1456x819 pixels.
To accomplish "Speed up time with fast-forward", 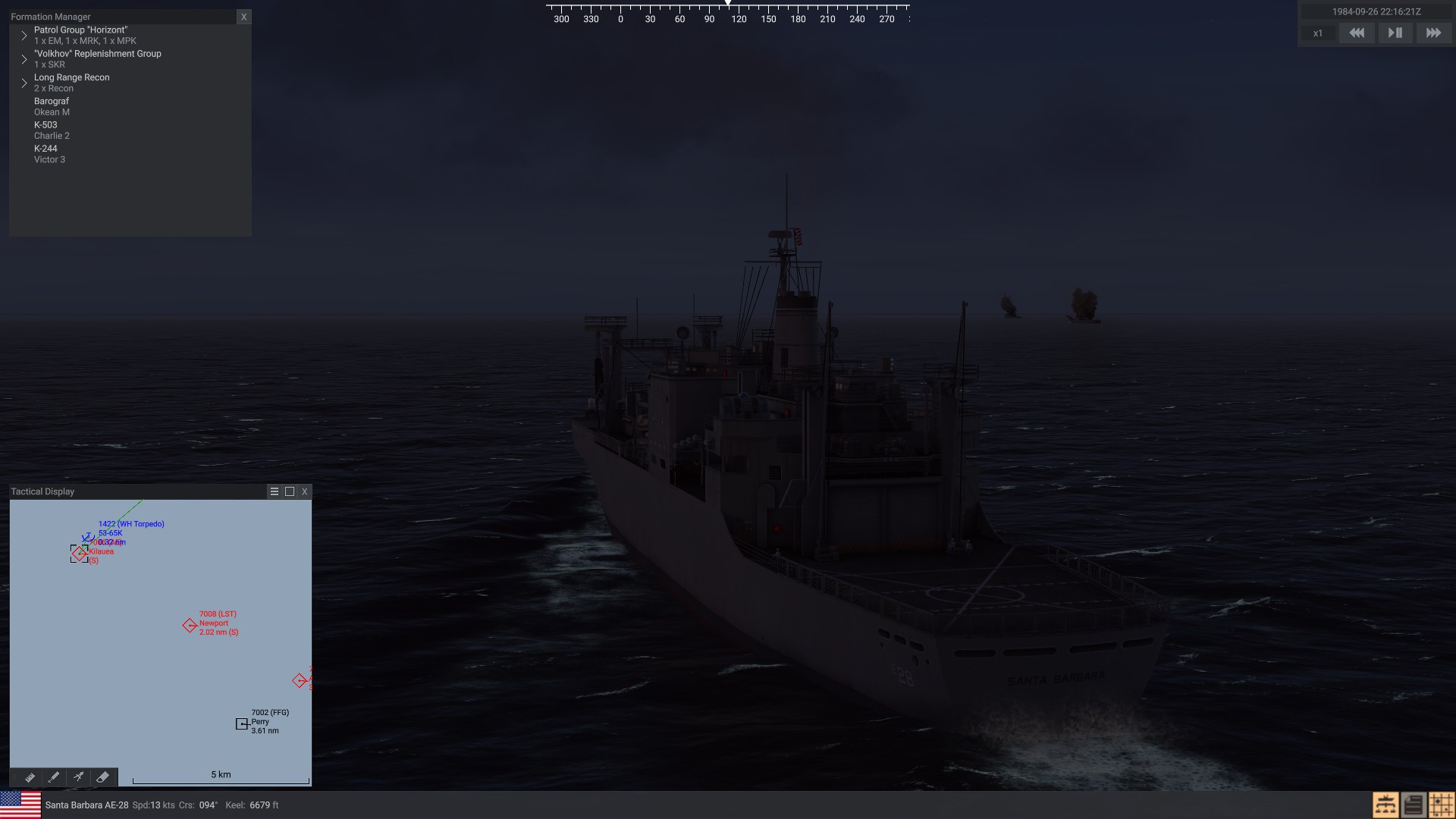I will (x=1432, y=33).
